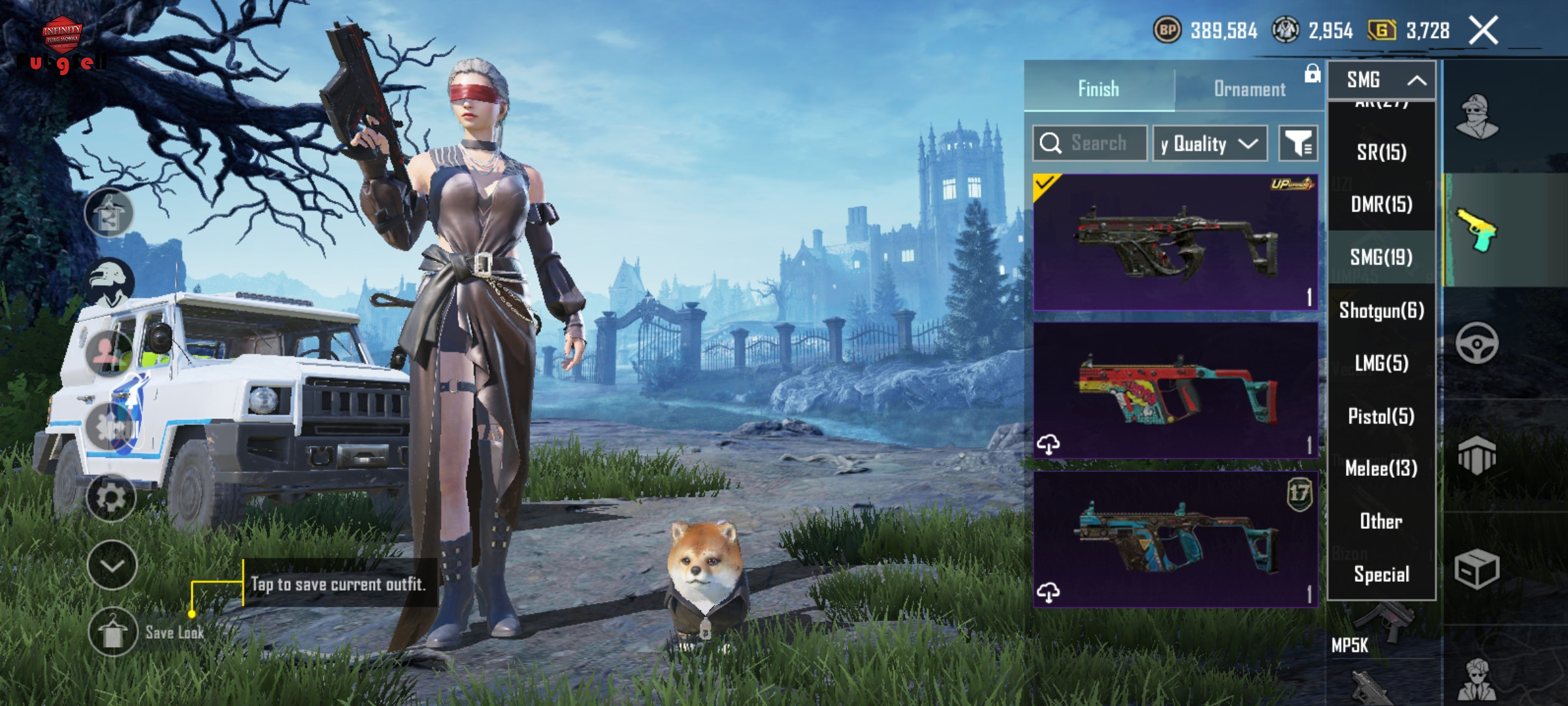Screen dimensions: 1568x706
Task: Open the Quality sort dropdown
Action: coord(1209,143)
